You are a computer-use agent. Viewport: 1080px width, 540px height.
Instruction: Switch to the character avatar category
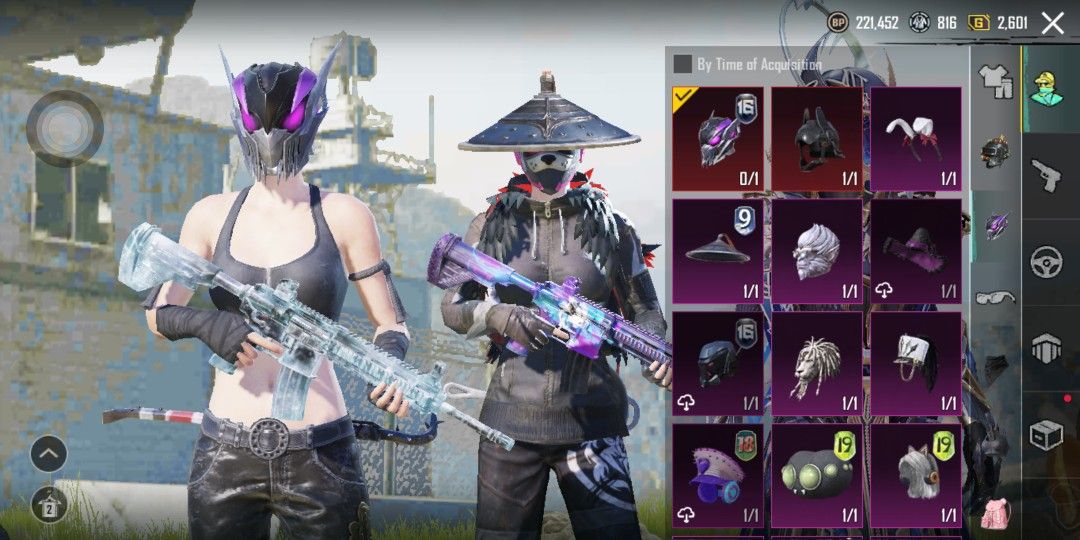pos(1047,88)
